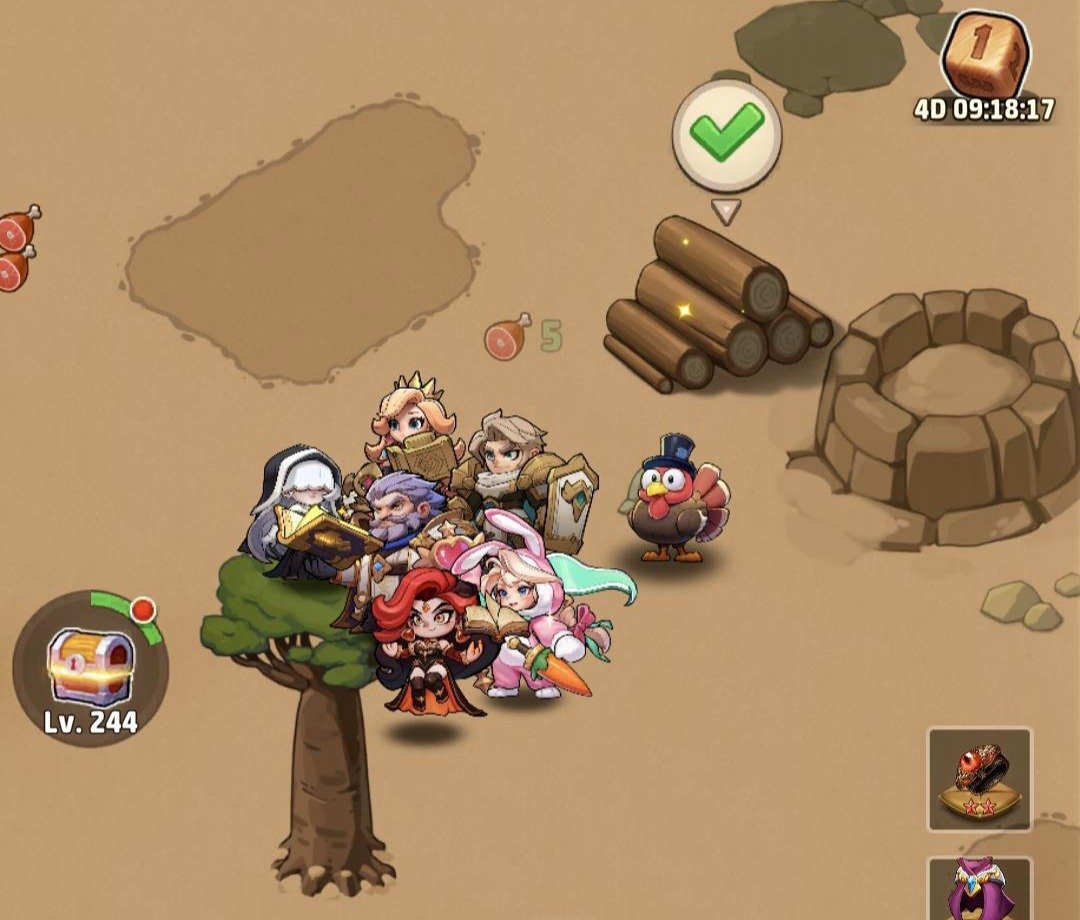The width and height of the screenshot is (1080, 920).
Task: Open the Lv. 244 treasure chest
Action: 91,667
